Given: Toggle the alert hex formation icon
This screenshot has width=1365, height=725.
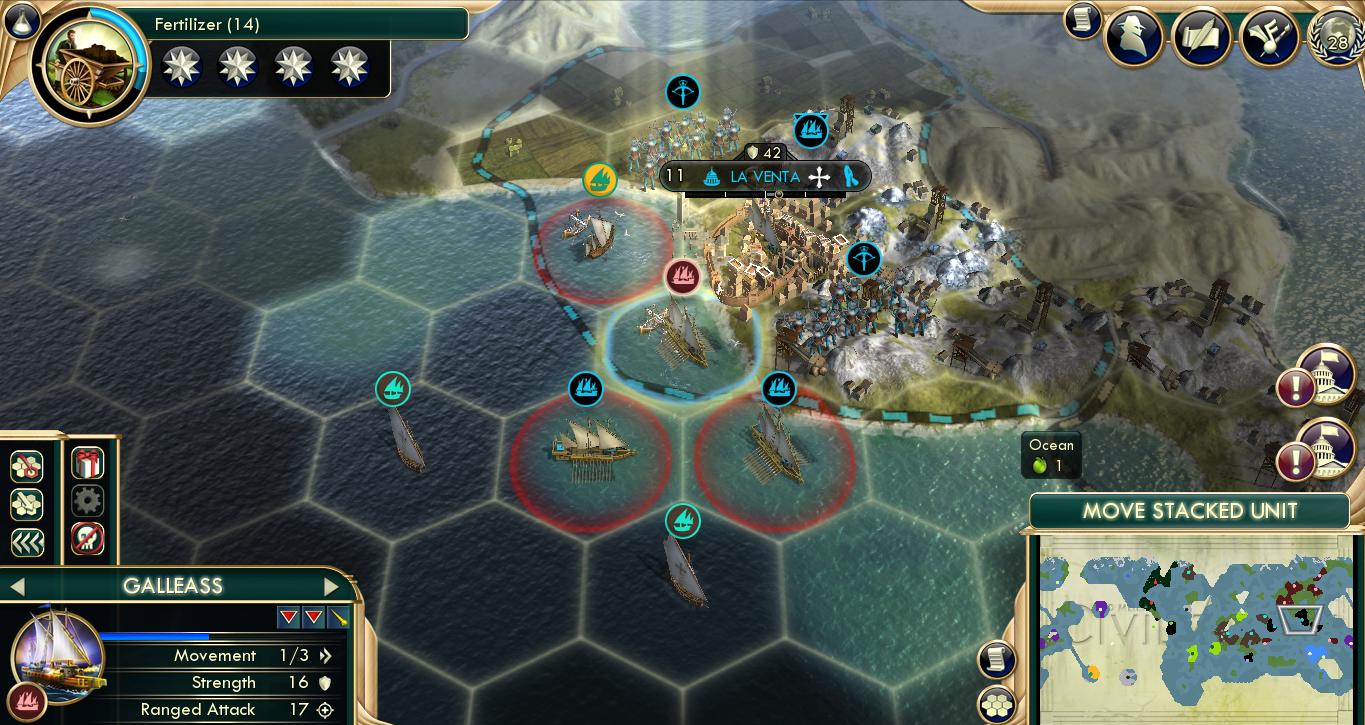Looking at the screenshot, I should pyautogui.click(x=27, y=503).
